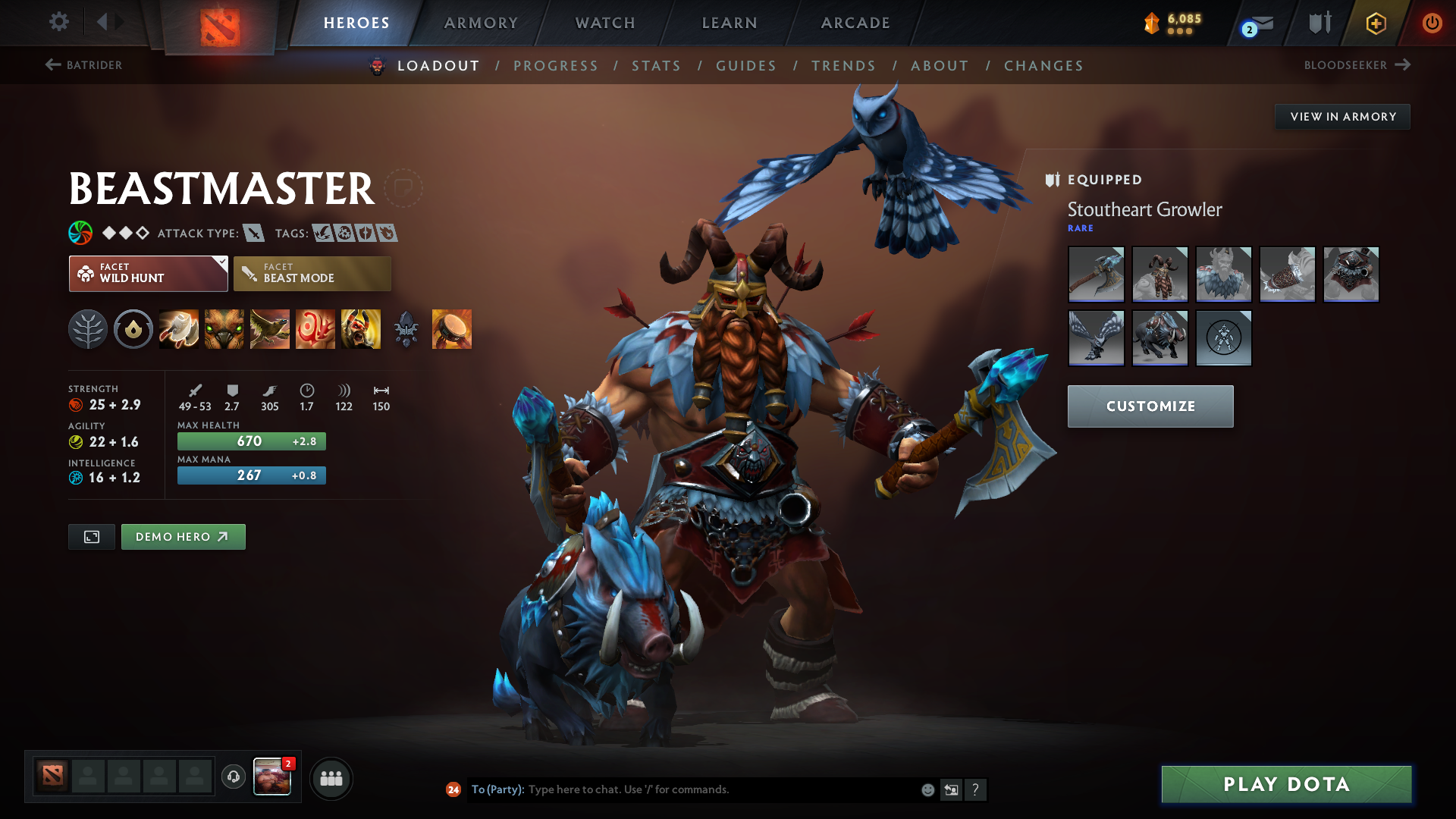Select the hawk summon ability icon
Screen dimensions: 1456x819
coord(270,329)
